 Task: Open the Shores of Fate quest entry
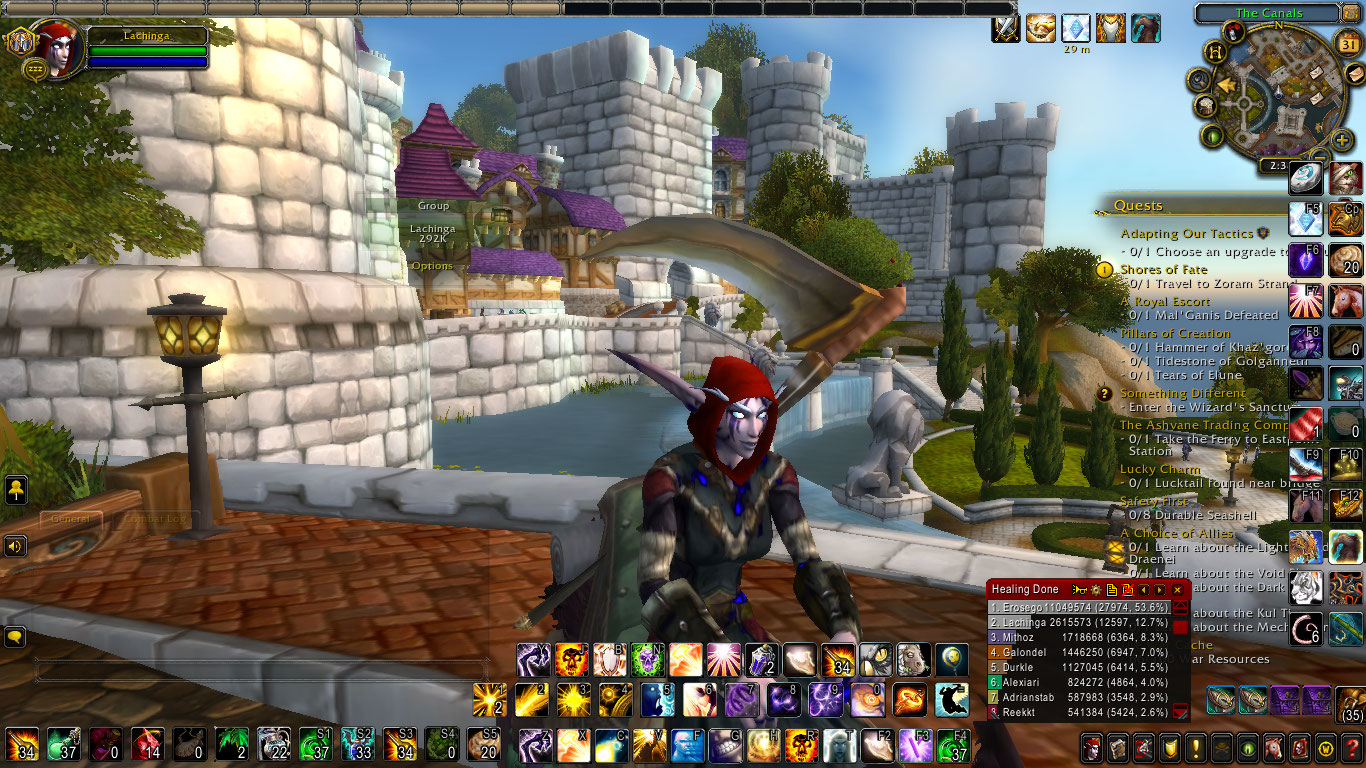tap(1163, 269)
